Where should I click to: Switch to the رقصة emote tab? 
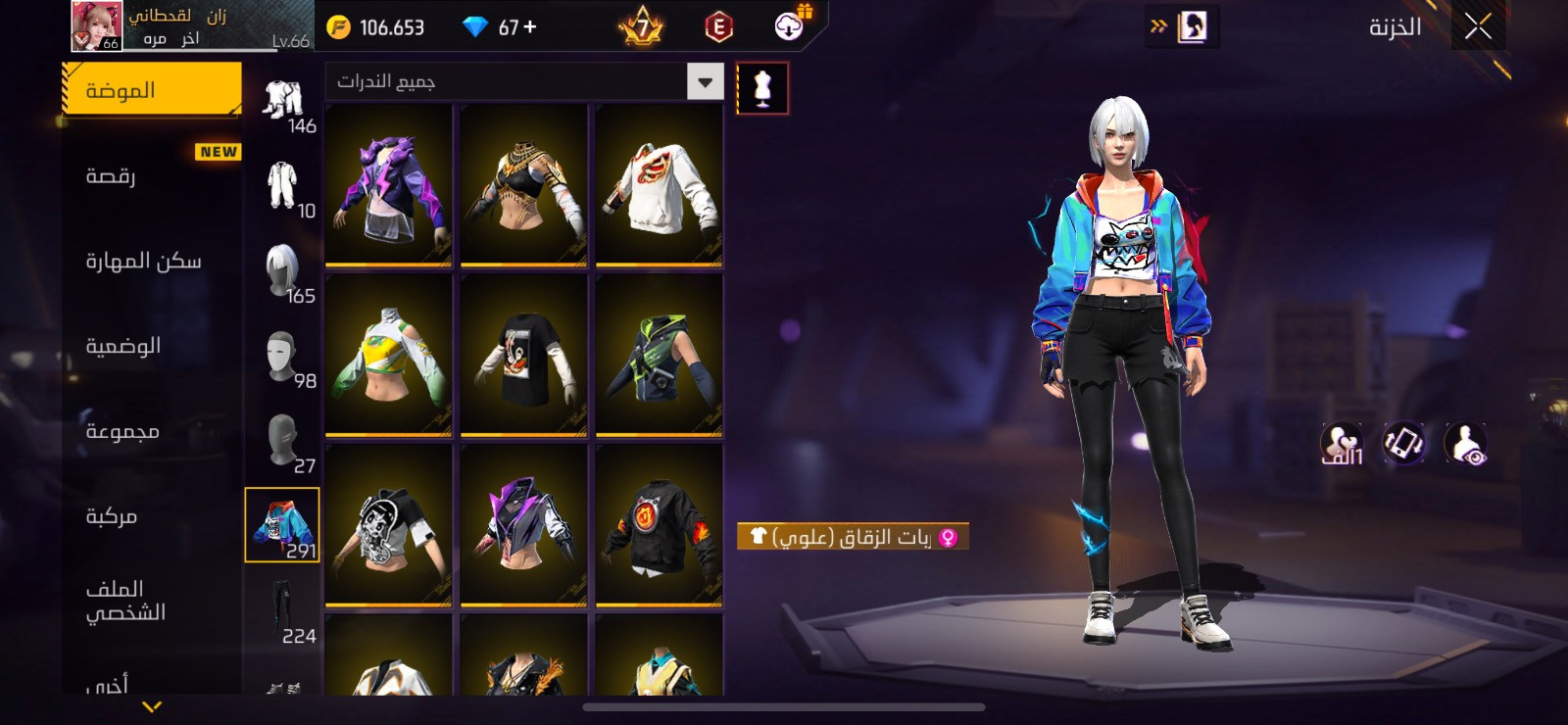coord(151,175)
